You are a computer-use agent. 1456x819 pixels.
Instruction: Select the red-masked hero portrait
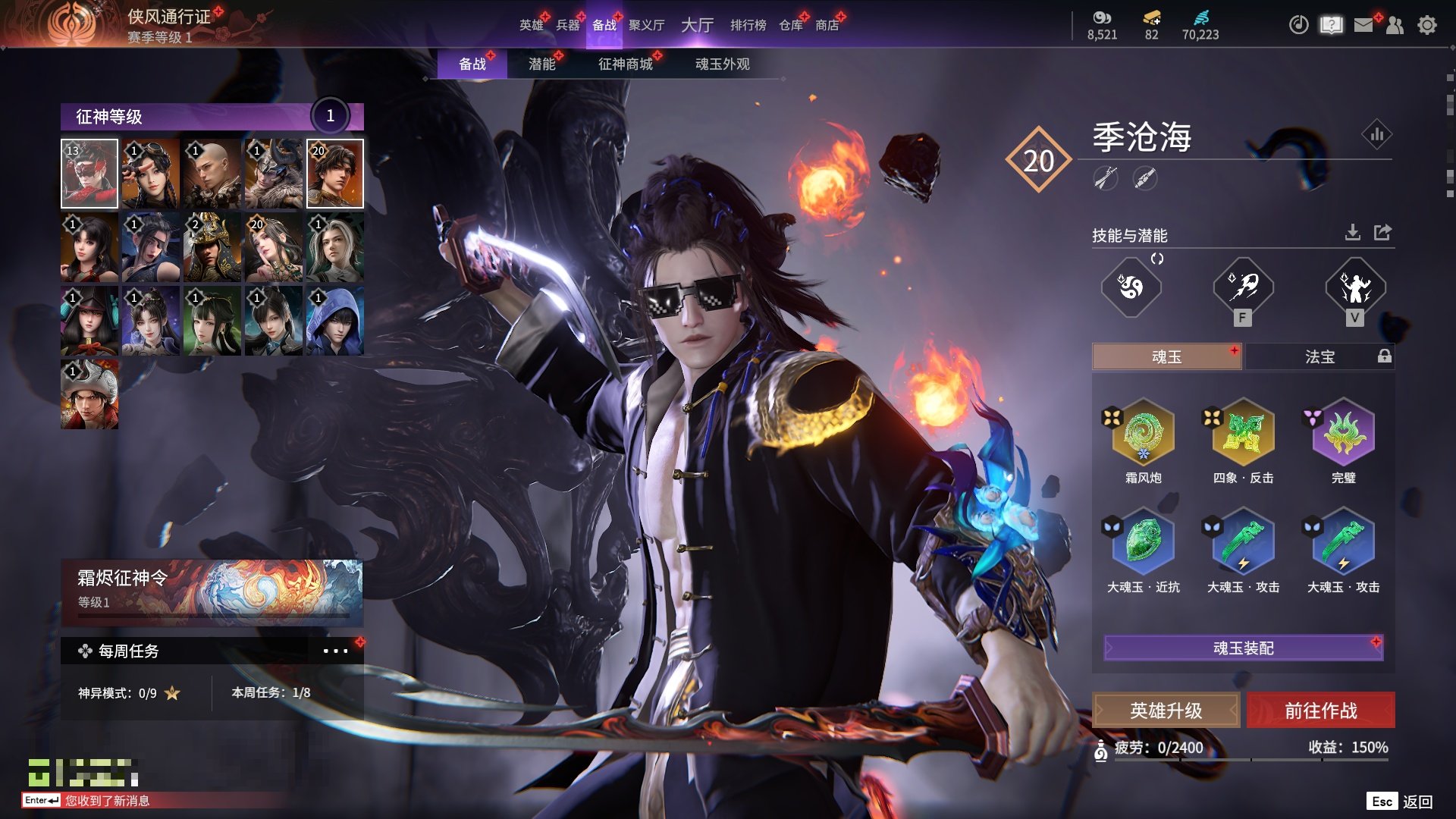point(89,174)
